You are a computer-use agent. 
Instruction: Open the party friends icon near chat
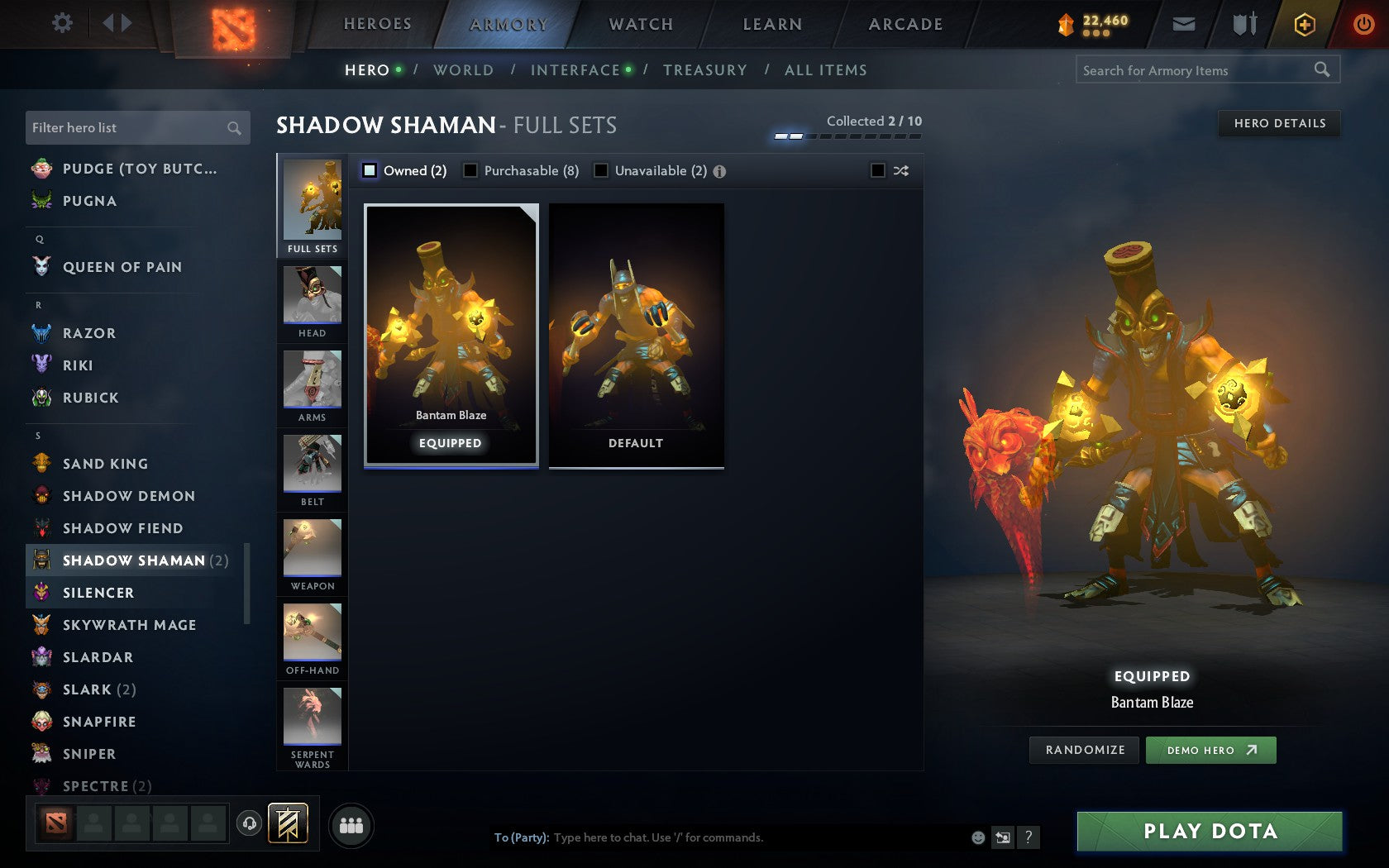tap(351, 823)
